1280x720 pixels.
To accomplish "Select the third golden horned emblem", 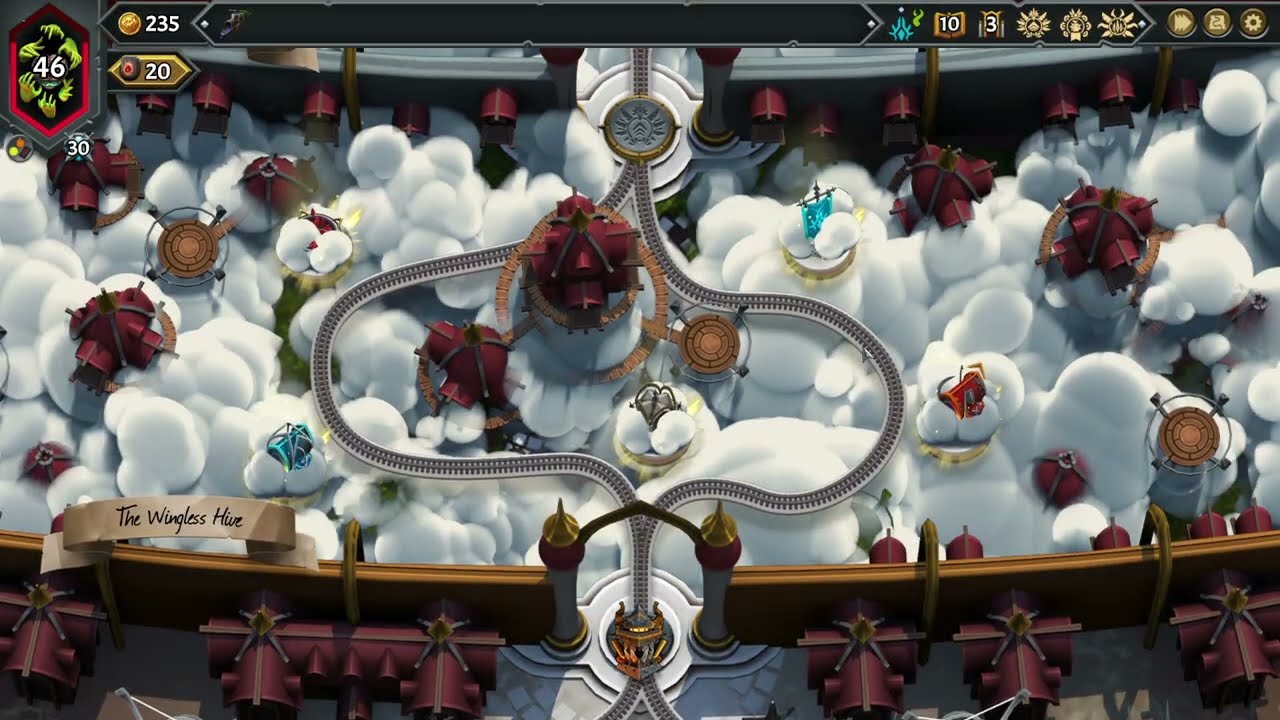I will pos(1117,24).
